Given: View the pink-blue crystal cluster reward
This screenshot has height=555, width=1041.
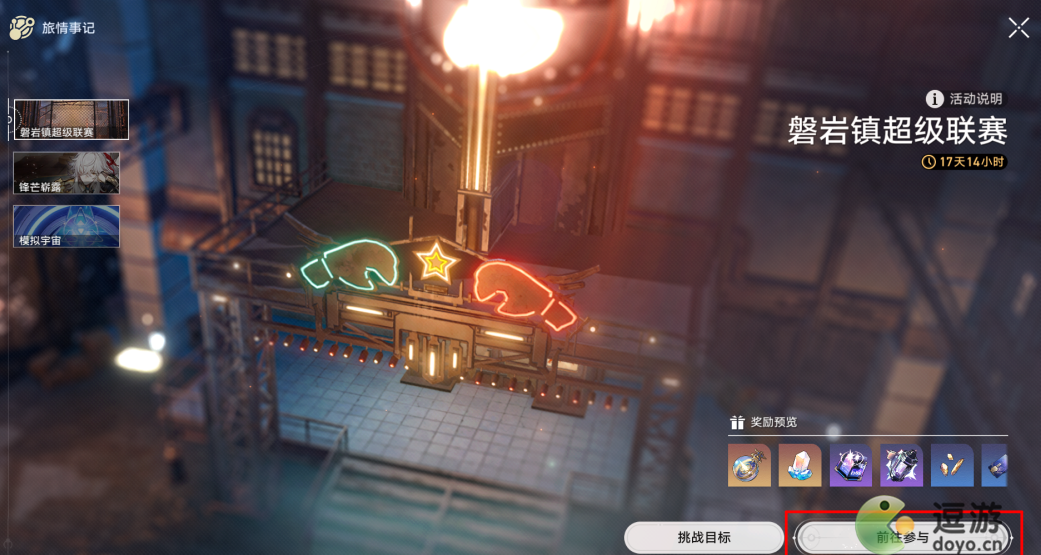Looking at the screenshot, I should [x=800, y=465].
